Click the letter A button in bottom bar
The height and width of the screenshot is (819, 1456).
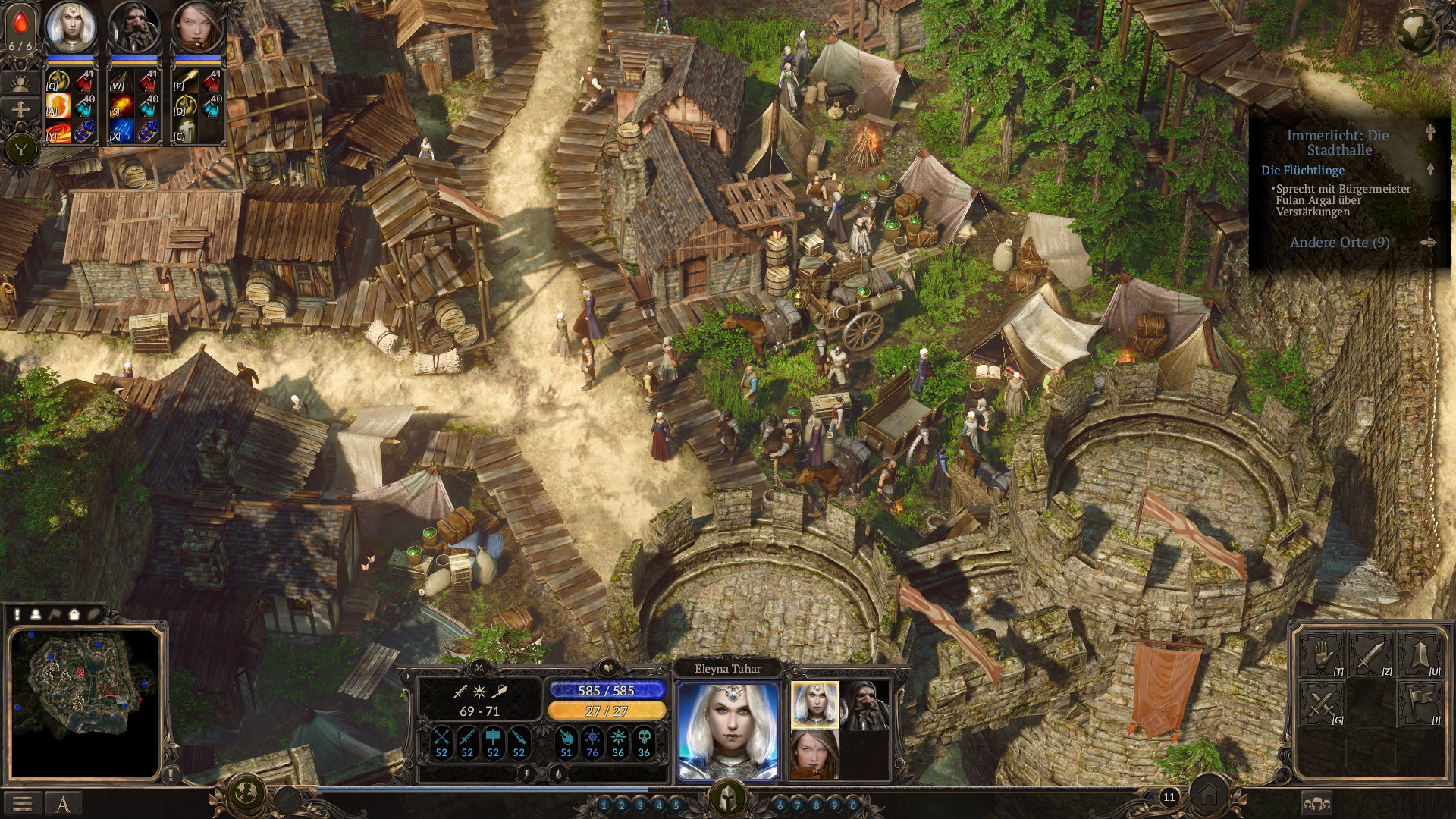click(63, 804)
